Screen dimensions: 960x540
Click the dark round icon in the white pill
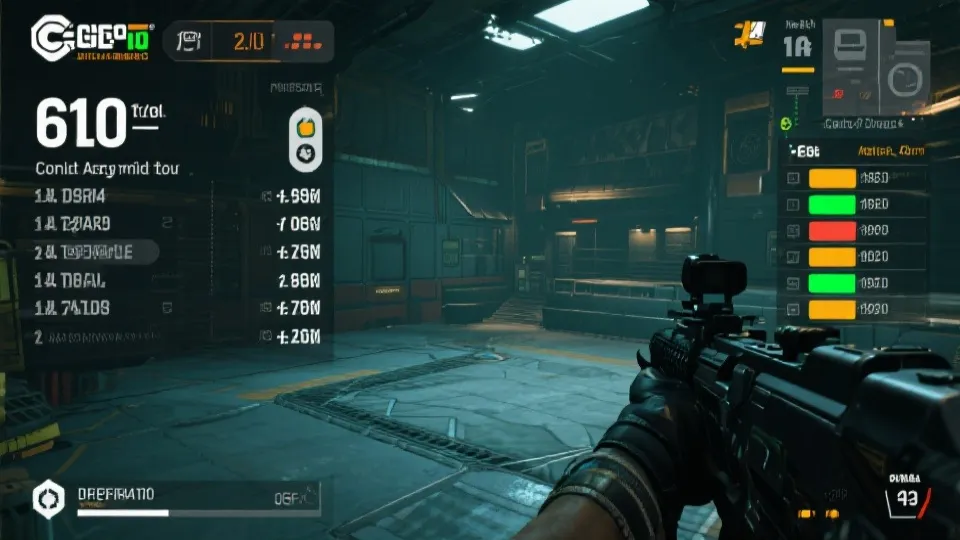(306, 152)
